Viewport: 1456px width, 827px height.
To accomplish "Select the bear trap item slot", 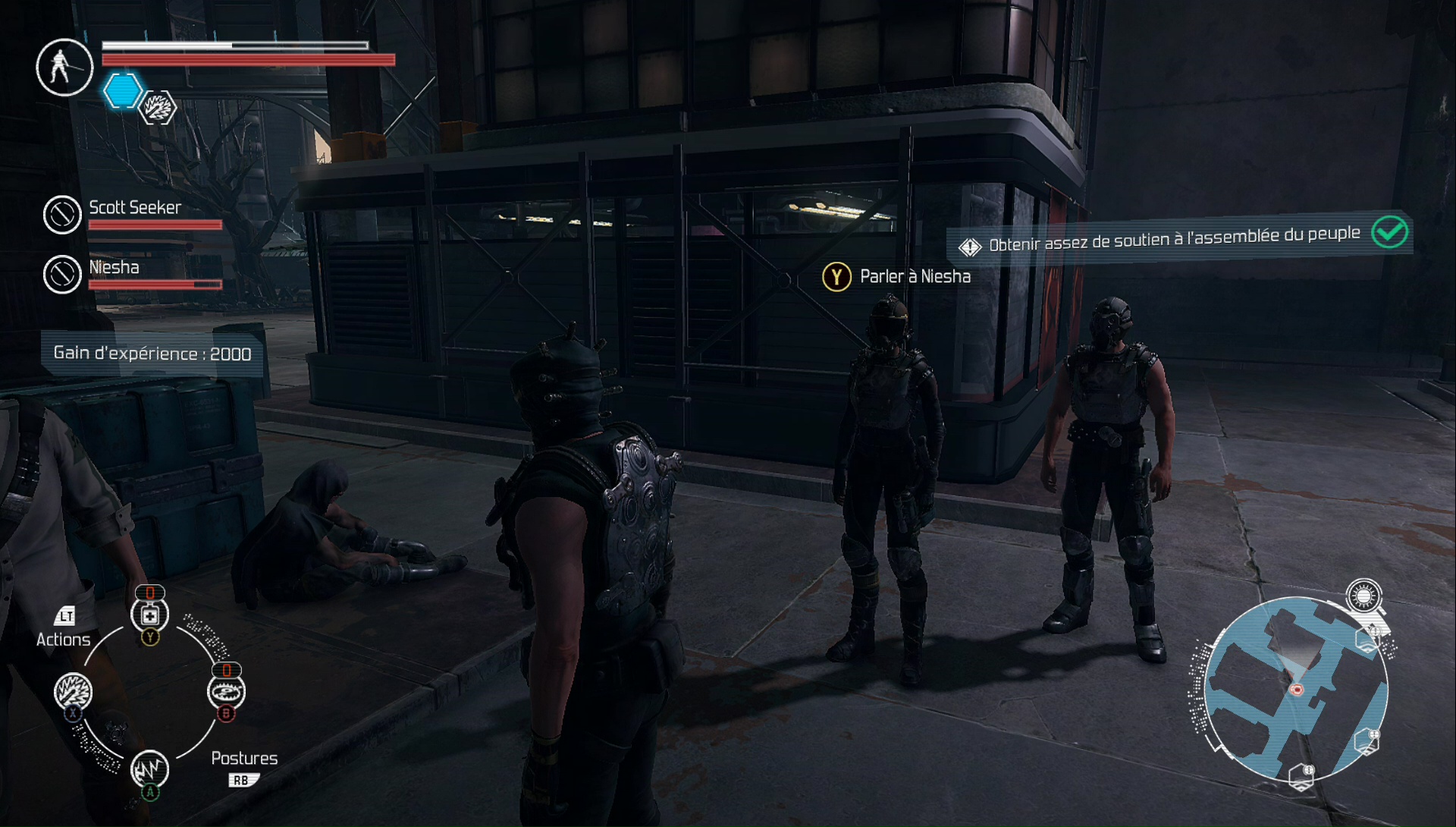I will point(226,691).
